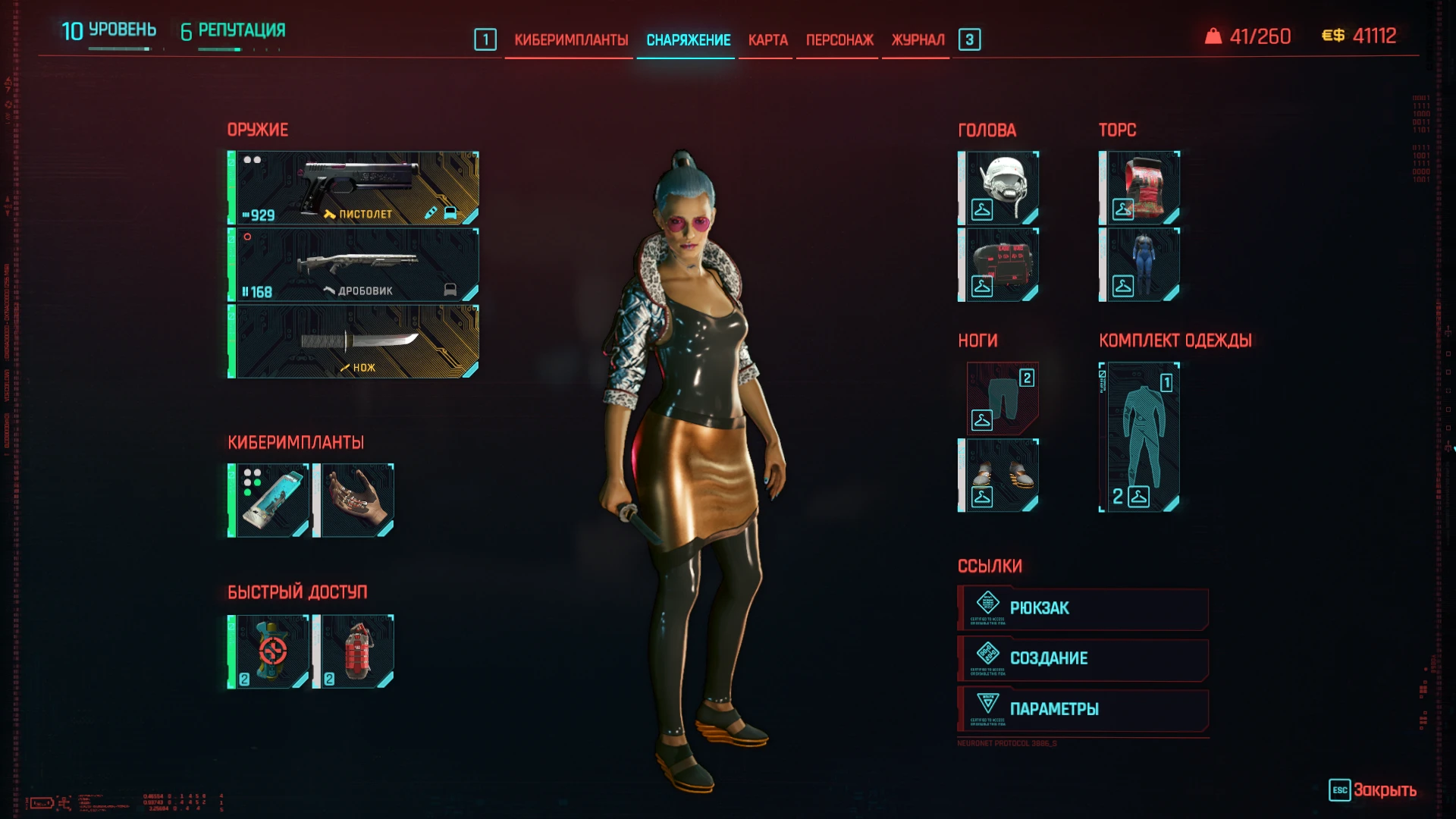Open Параметры from the Ссылки panel

point(1082,709)
